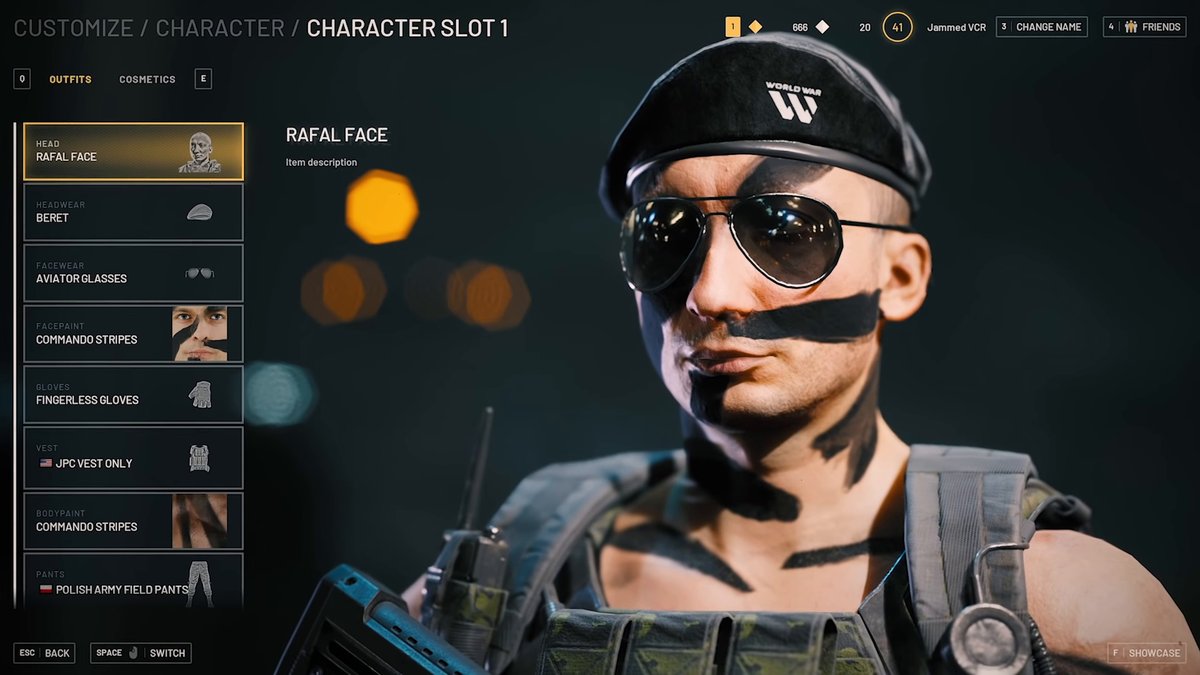Open the Aviator Glasses facewear slot
This screenshot has width=1200, height=675.
pos(133,273)
